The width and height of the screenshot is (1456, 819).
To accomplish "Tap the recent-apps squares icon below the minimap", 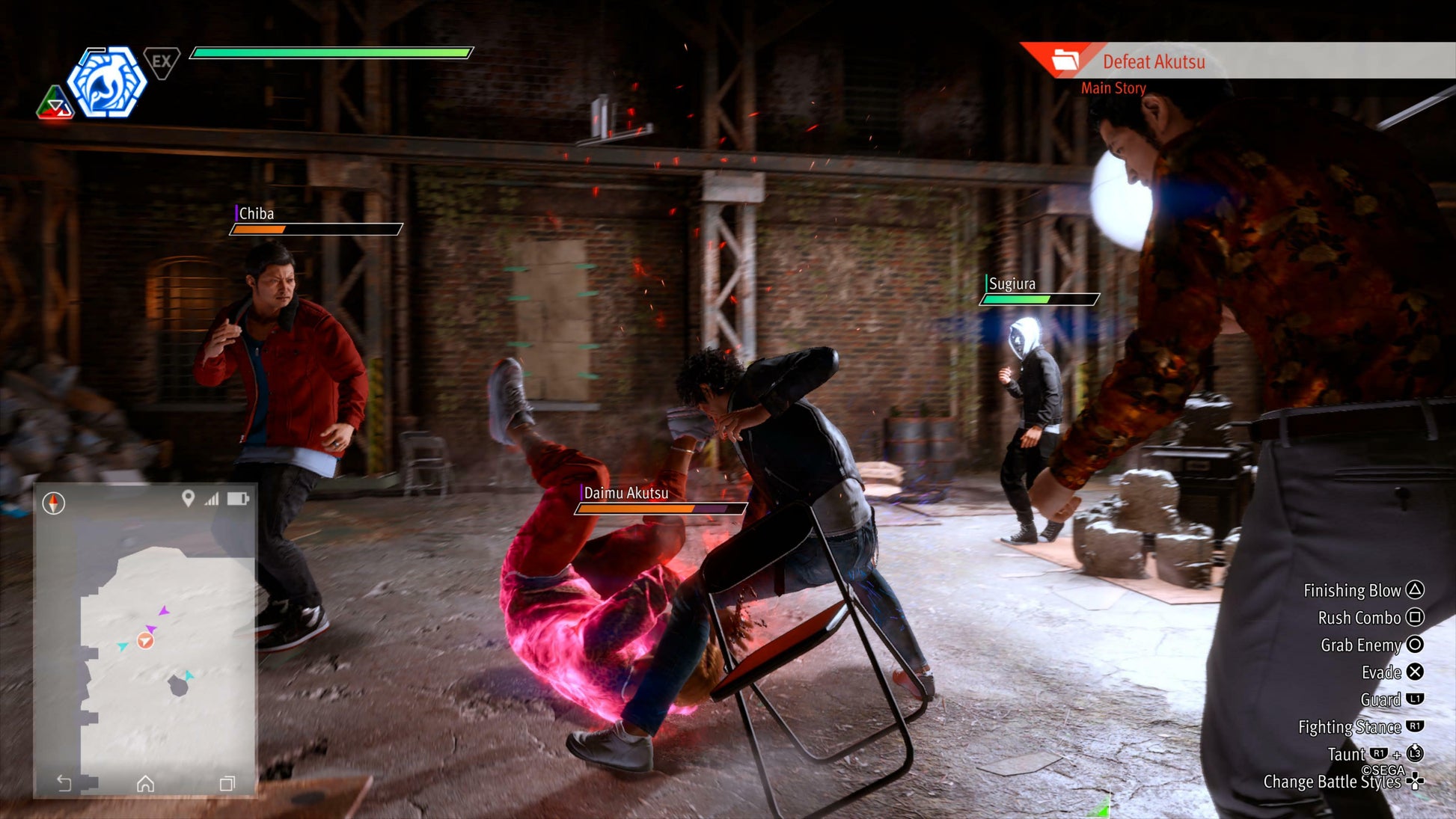I will tap(227, 783).
